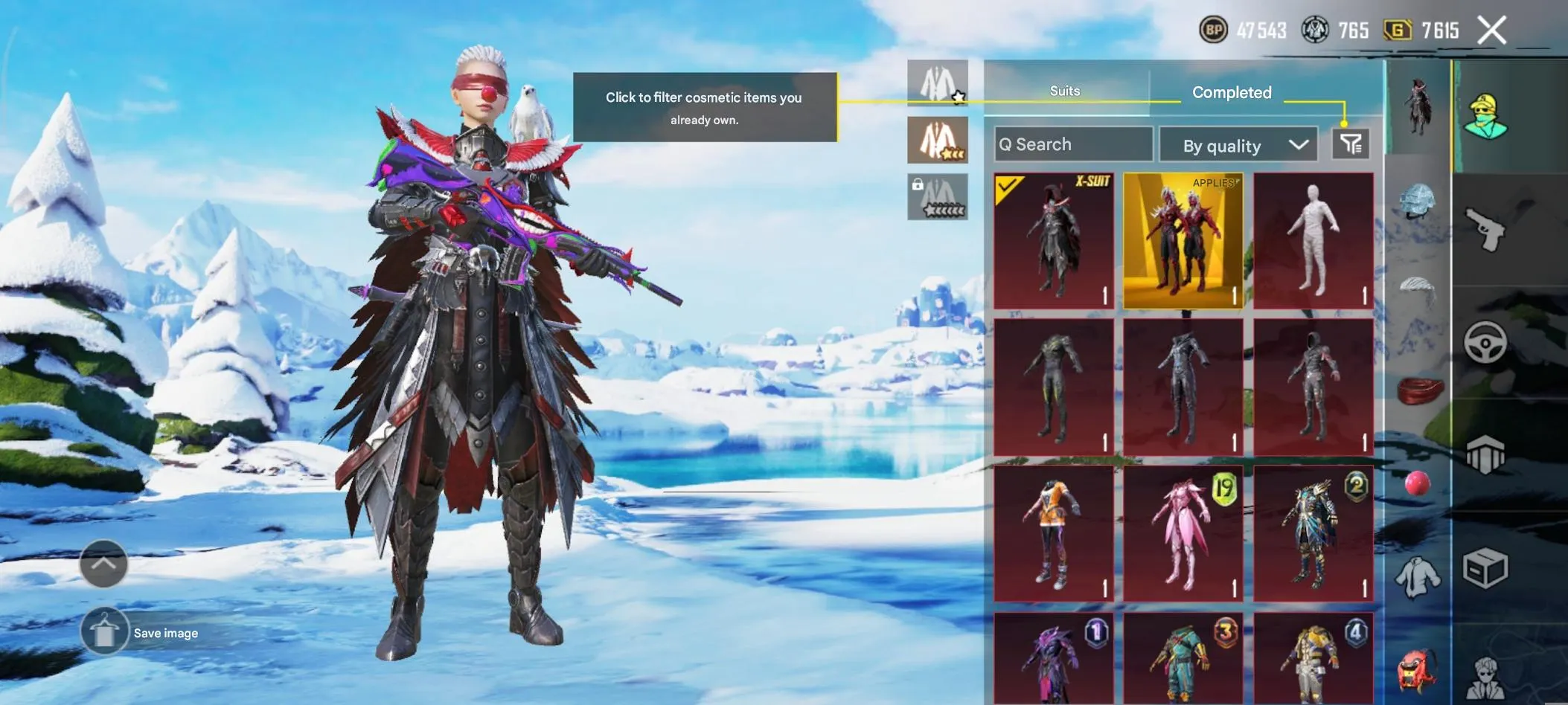This screenshot has width=1568, height=705.
Task: Switch to the Suits tab
Action: coord(1064,91)
